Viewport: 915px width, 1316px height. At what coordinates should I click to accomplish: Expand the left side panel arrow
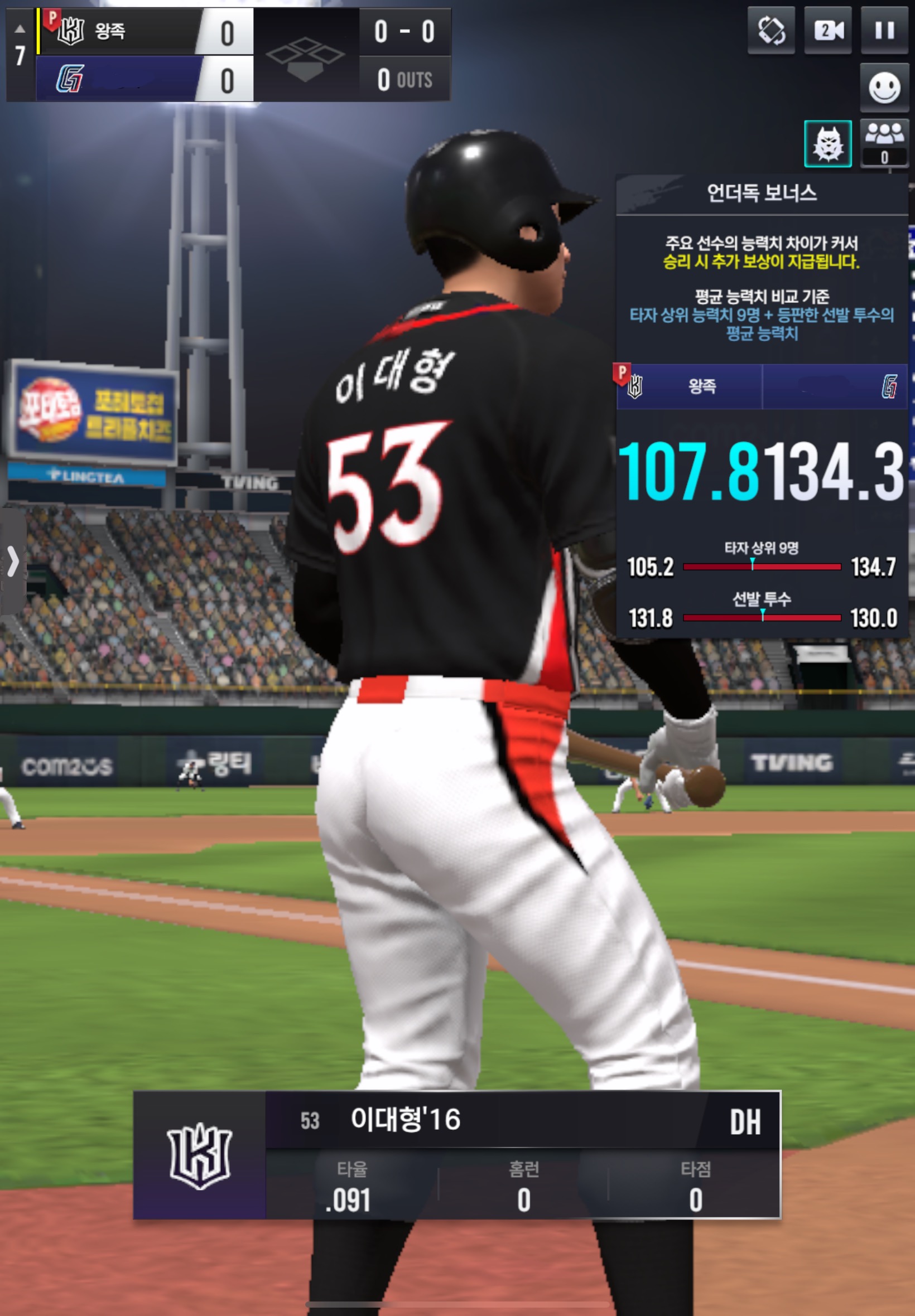pyautogui.click(x=13, y=561)
